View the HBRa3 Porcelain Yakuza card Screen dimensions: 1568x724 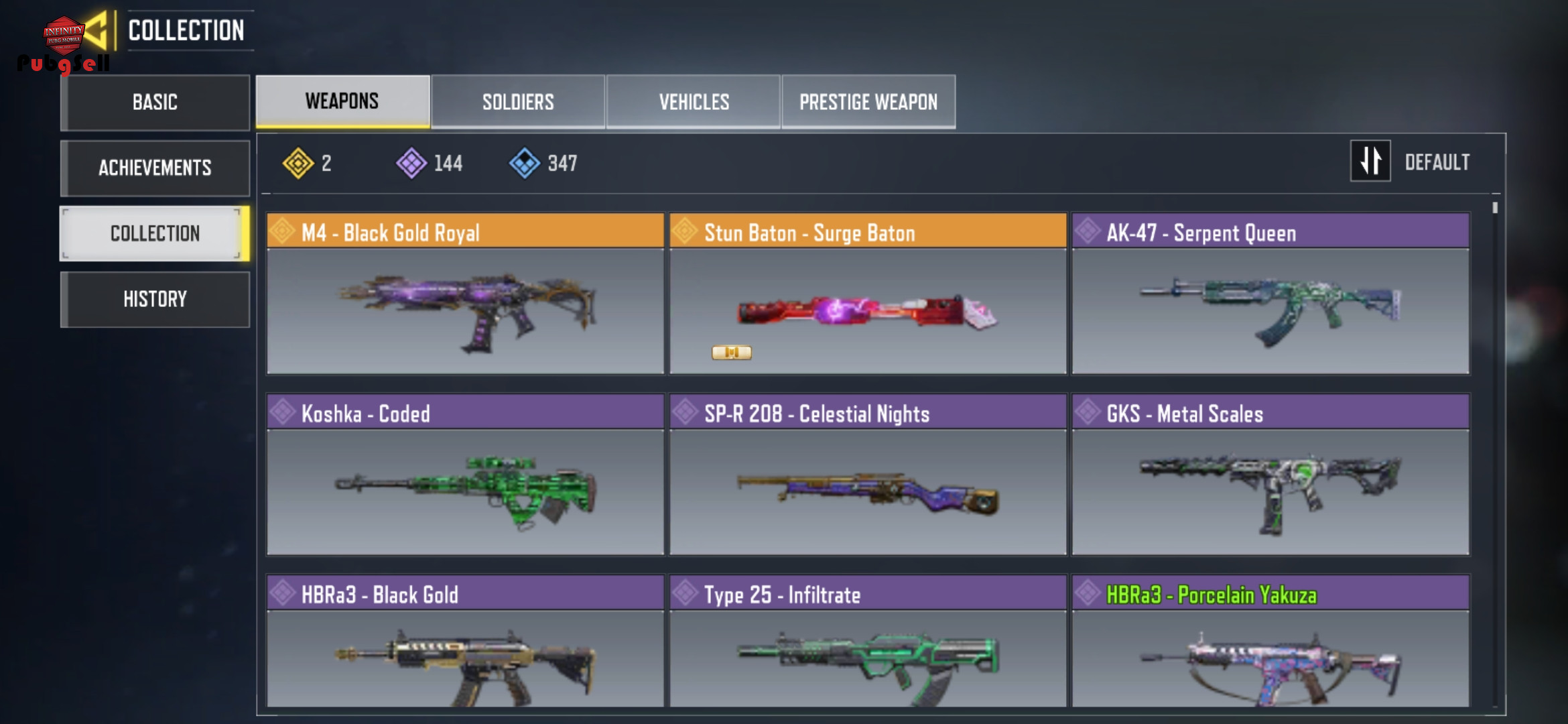pos(1270,642)
